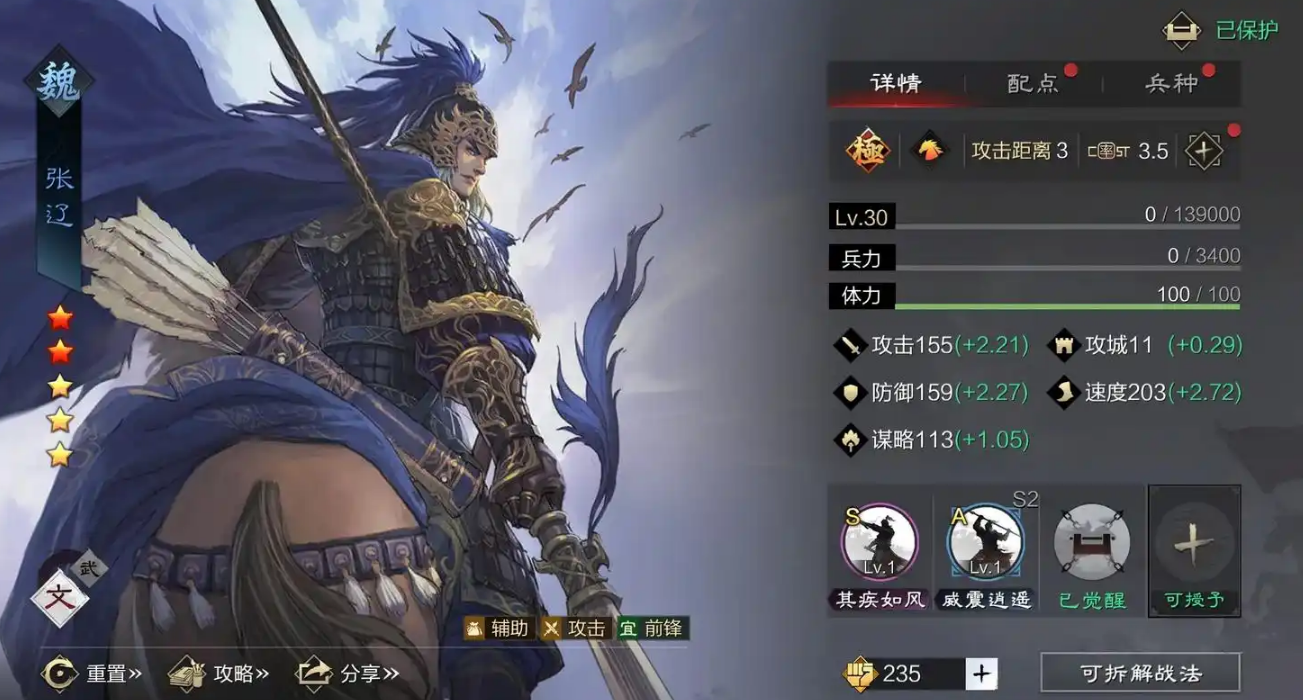Screen dimensions: 1303x700
Task: Toggle the 文 / 武 diamond switch
Action: click(x=60, y=598)
